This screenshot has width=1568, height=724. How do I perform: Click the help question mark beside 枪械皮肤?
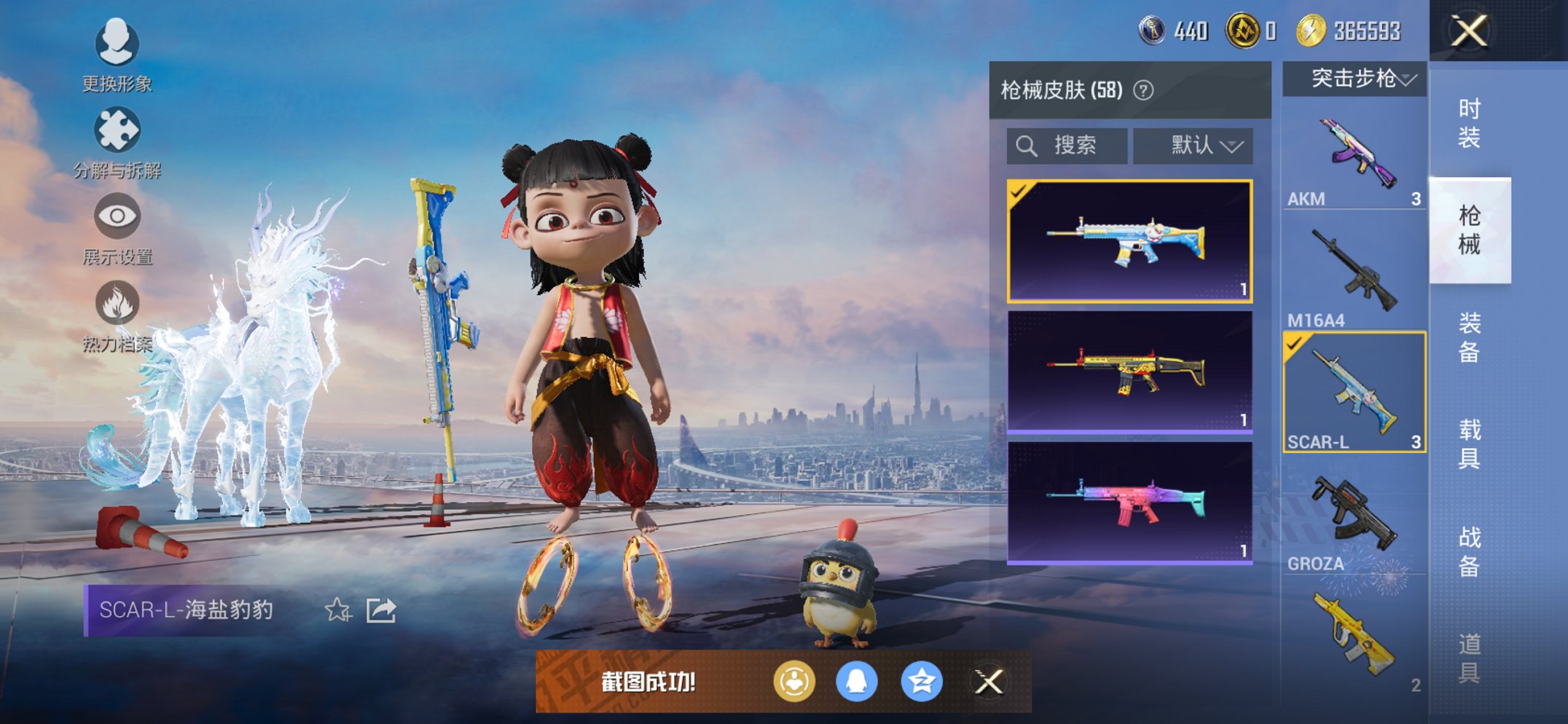click(x=1144, y=90)
